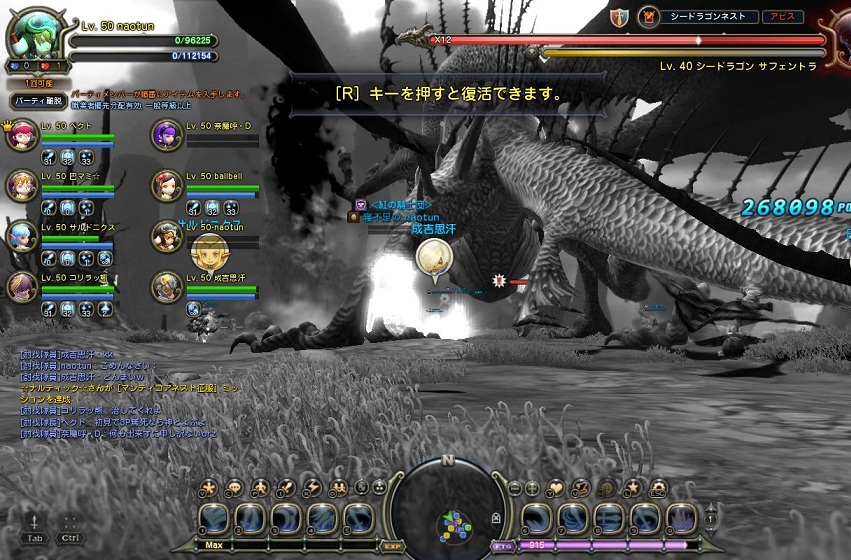Select the purple-haired party member portrait
The width and height of the screenshot is (851, 560).
(x=167, y=135)
